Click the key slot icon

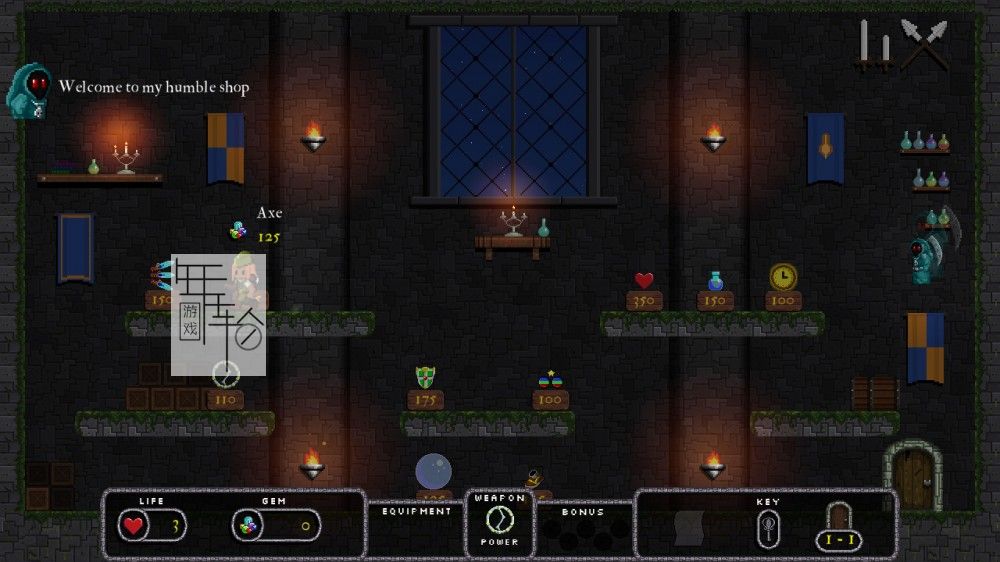pos(768,525)
